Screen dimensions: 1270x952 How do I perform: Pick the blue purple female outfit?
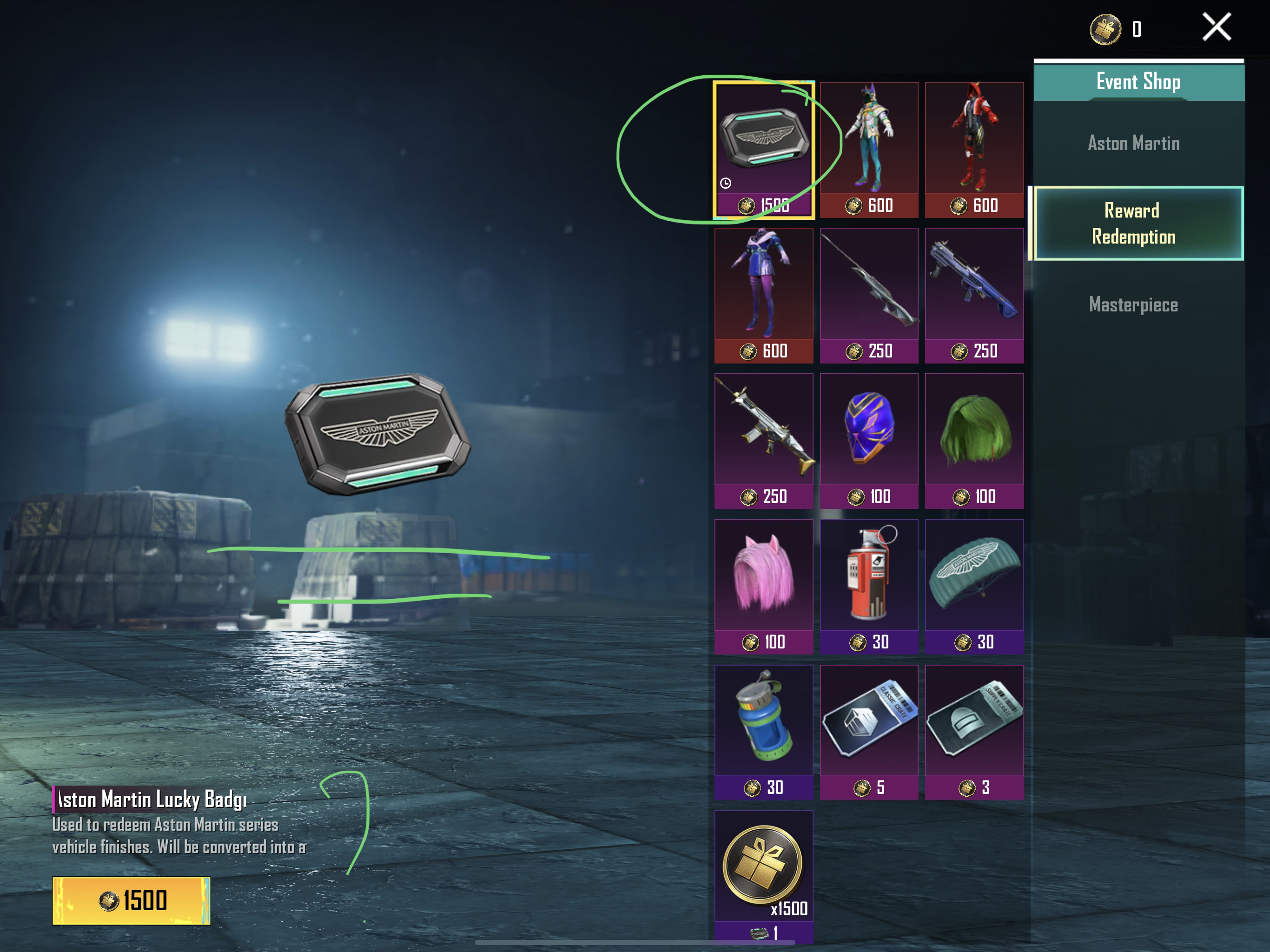tap(764, 295)
